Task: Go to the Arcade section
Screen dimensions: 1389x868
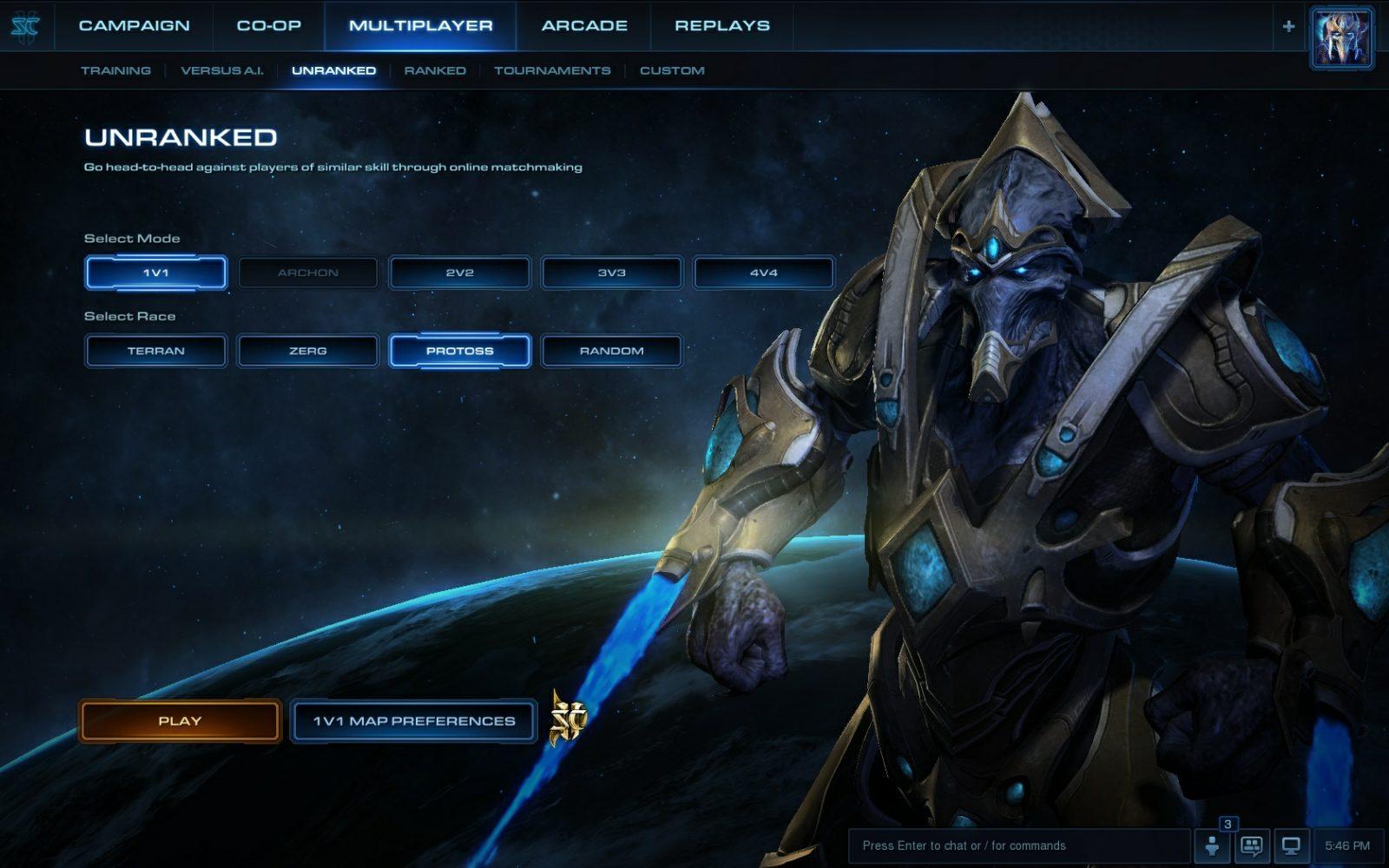Action: tap(584, 26)
